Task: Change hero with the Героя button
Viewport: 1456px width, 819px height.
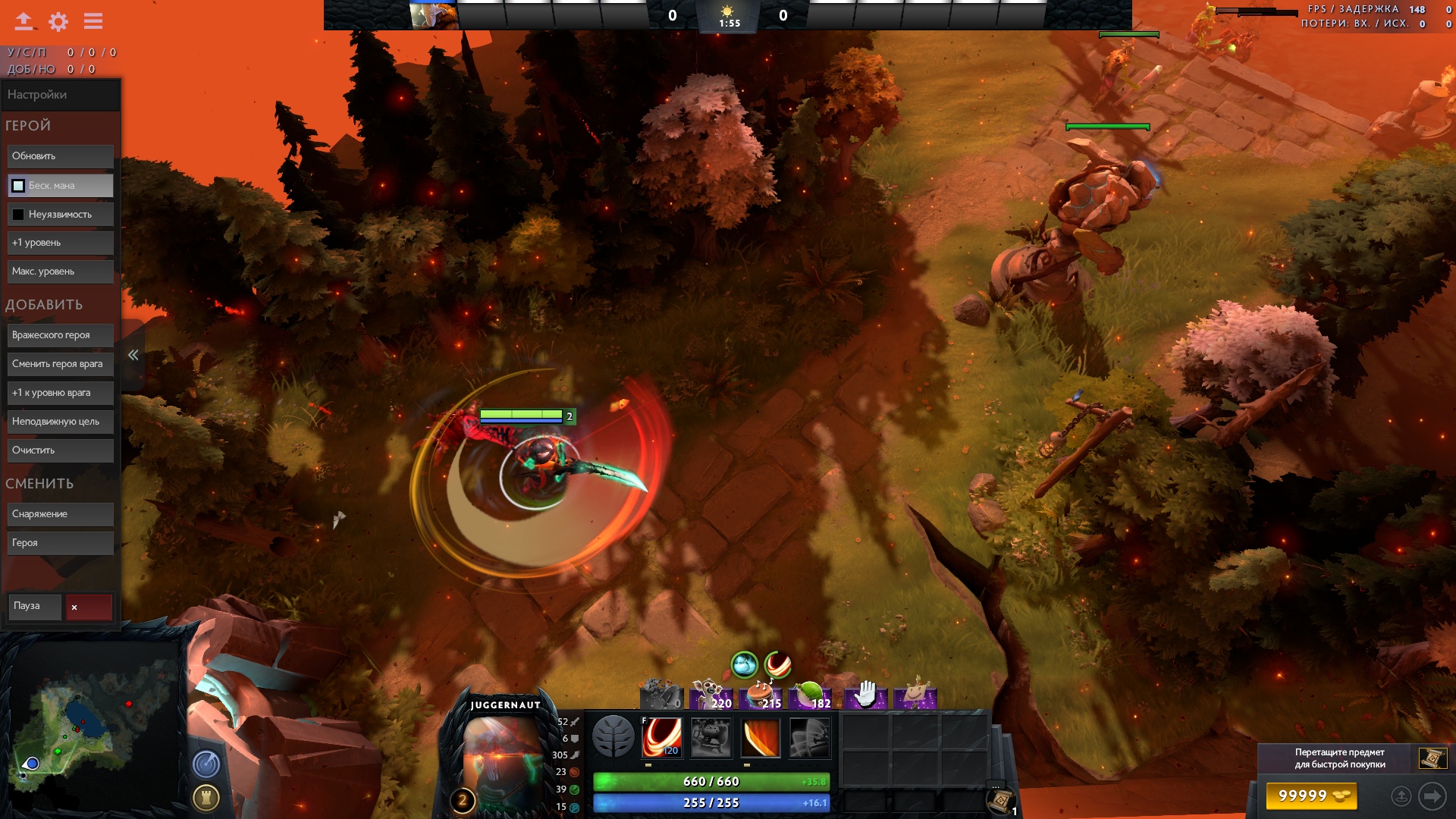Action: [x=61, y=543]
